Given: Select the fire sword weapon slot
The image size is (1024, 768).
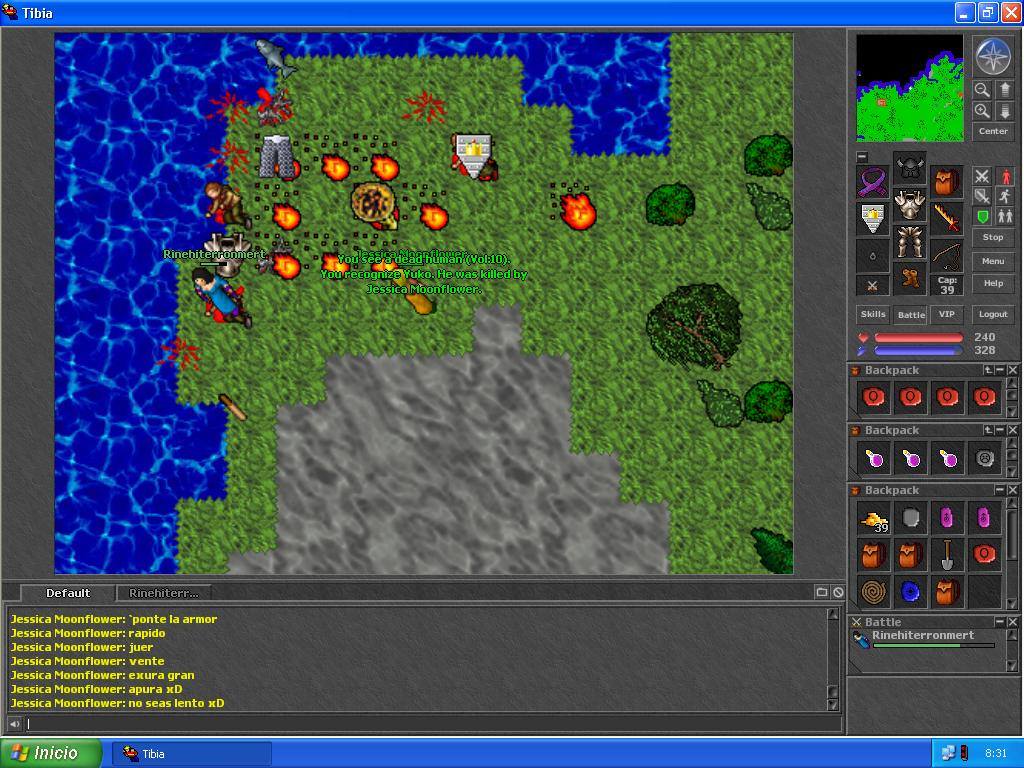Looking at the screenshot, I should [x=946, y=216].
